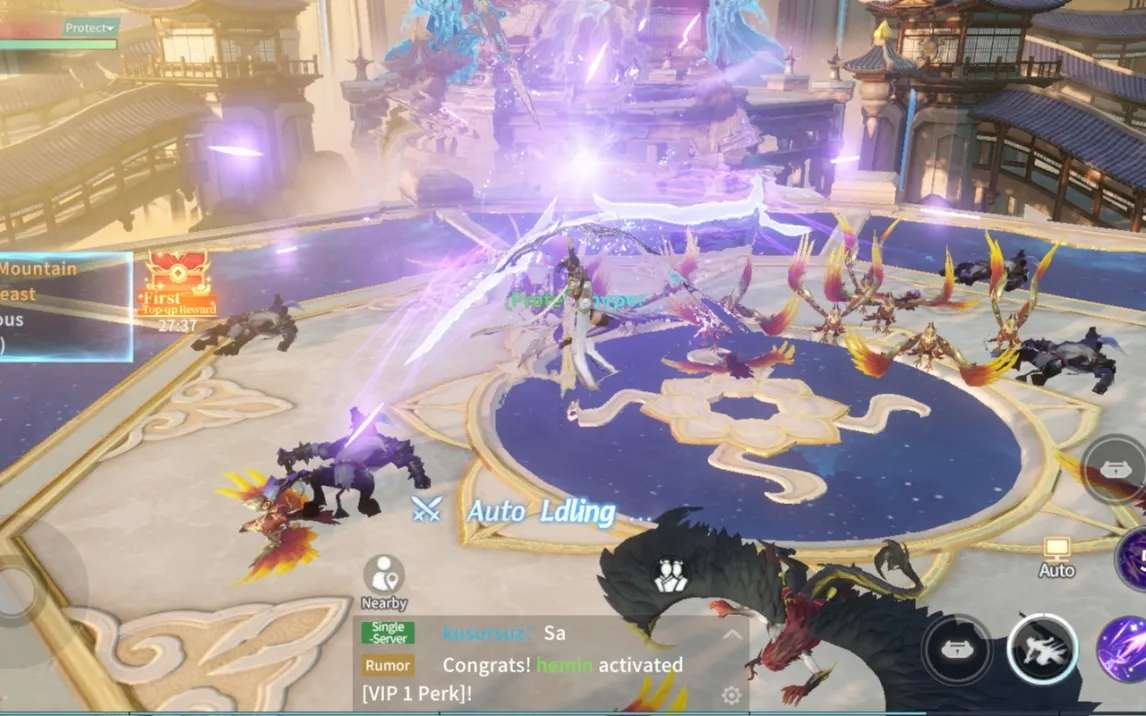Claim the First Top-up Reward chest

(177, 286)
